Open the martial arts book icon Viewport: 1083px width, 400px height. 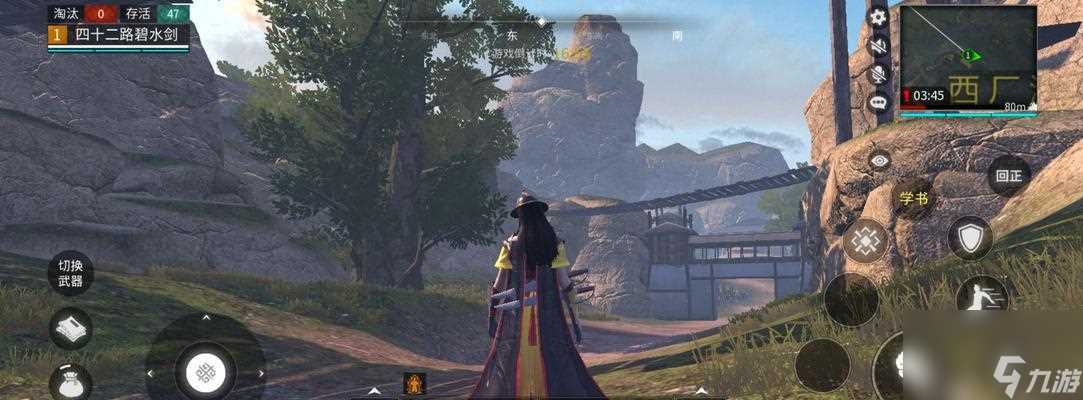click(70, 328)
